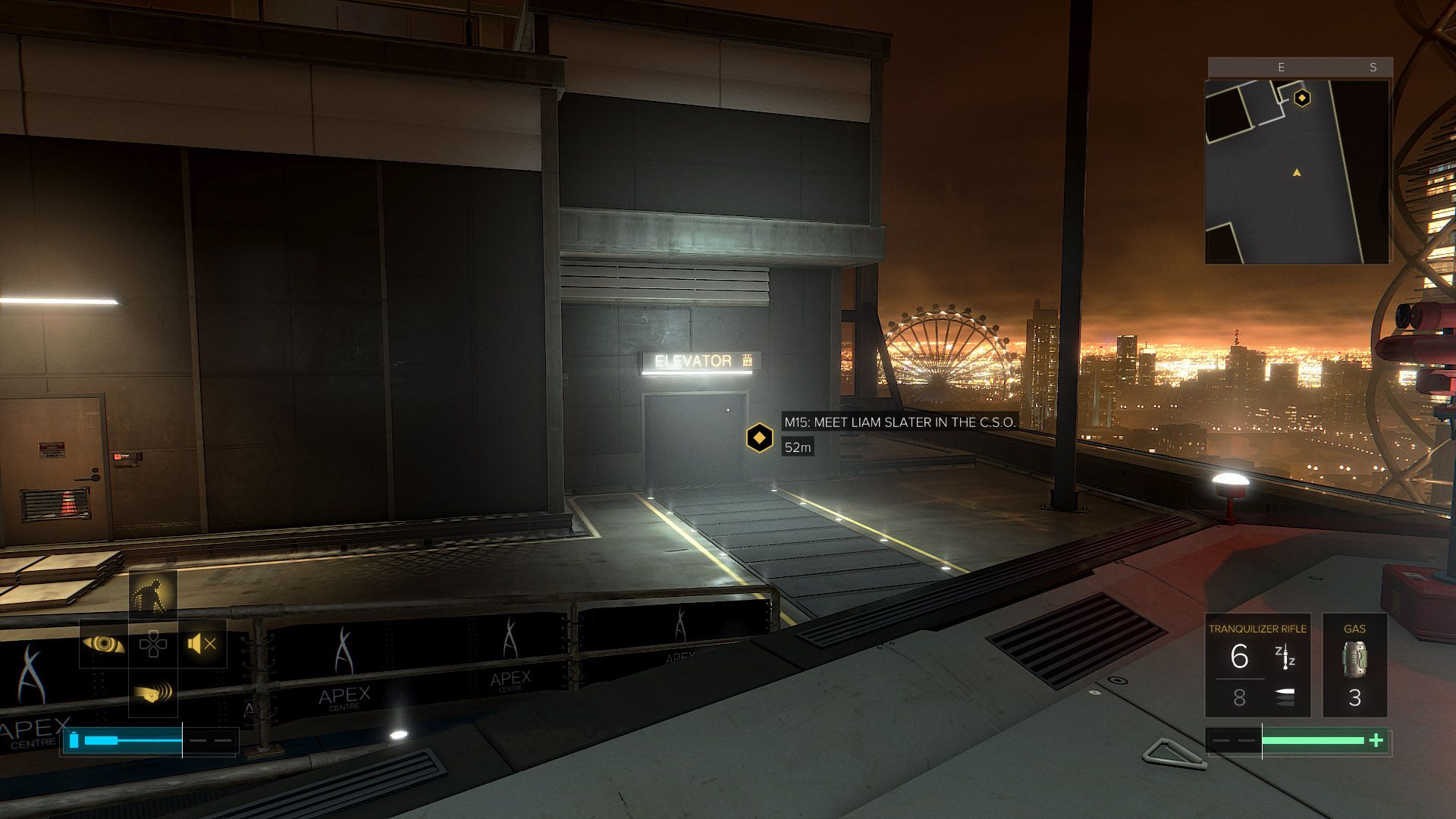This screenshot has width=1456, height=819.
Task: Click the S compass heading above the minimap
Action: coord(1373,67)
